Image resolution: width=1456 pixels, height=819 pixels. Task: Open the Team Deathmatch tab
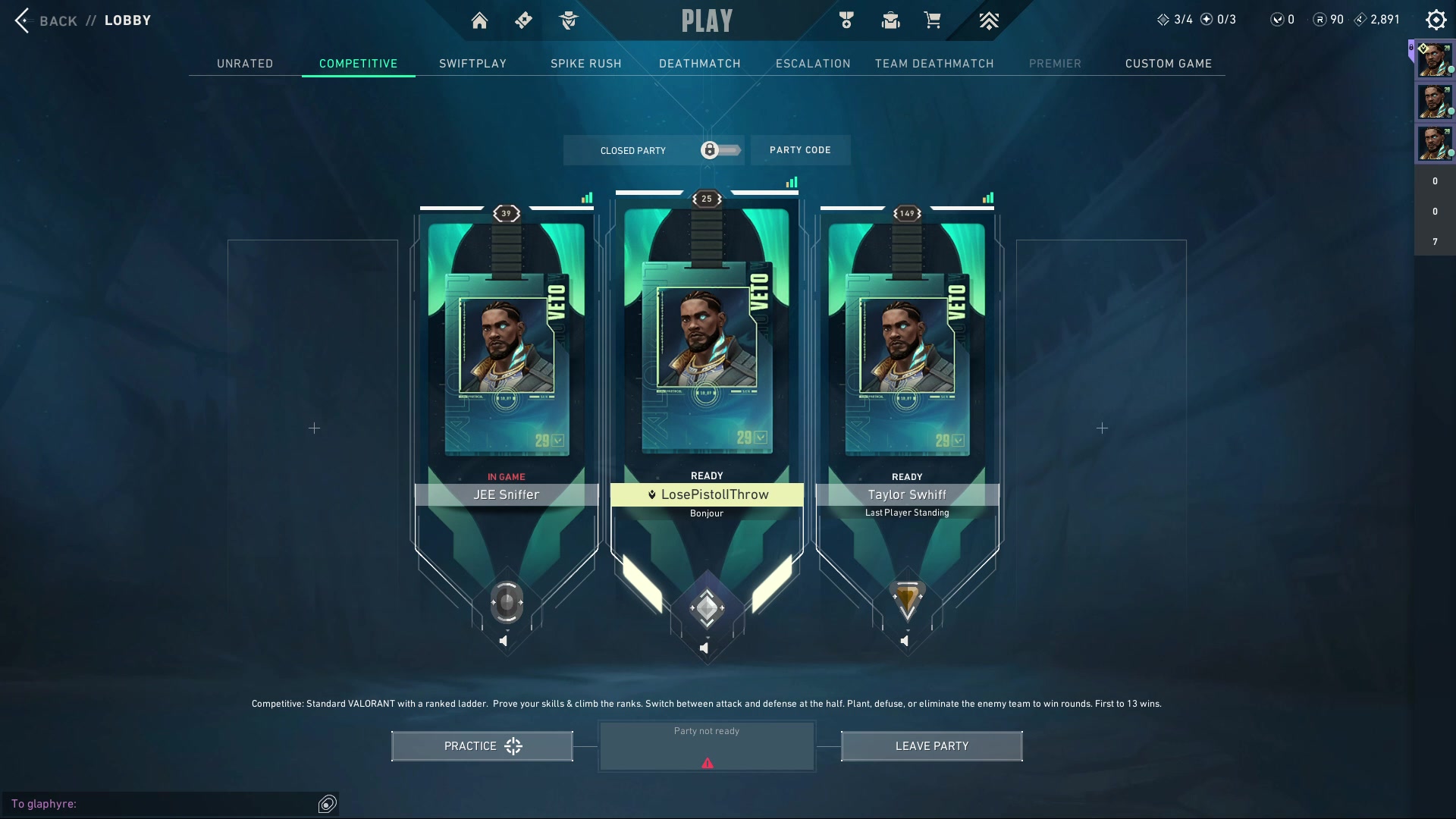pyautogui.click(x=934, y=64)
